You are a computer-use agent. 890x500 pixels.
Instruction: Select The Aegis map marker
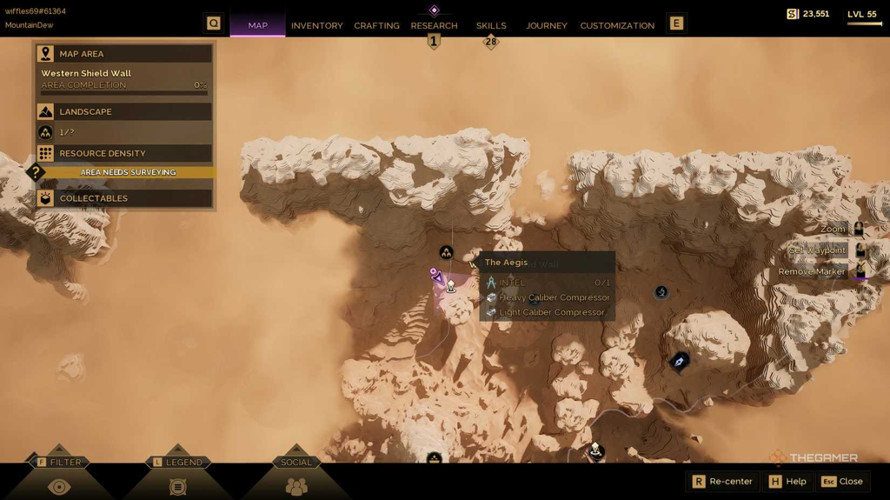(451, 287)
